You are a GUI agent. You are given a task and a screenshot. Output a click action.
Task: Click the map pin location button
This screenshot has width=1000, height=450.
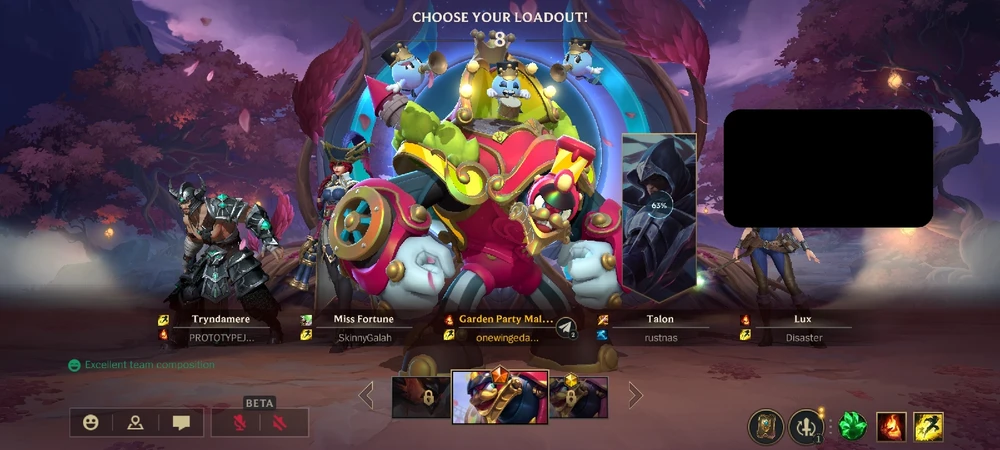point(136,423)
